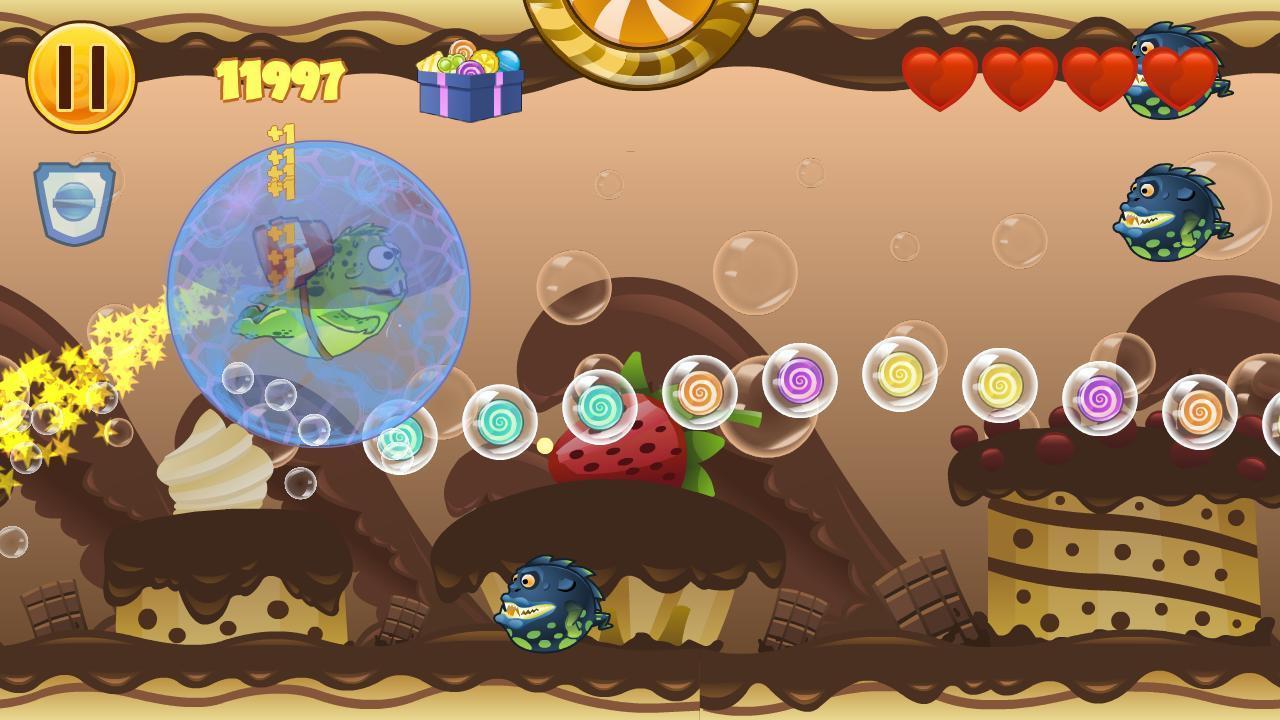Screen dimensions: 1280x720
Task: Click the score counter showing 11997
Action: (283, 78)
